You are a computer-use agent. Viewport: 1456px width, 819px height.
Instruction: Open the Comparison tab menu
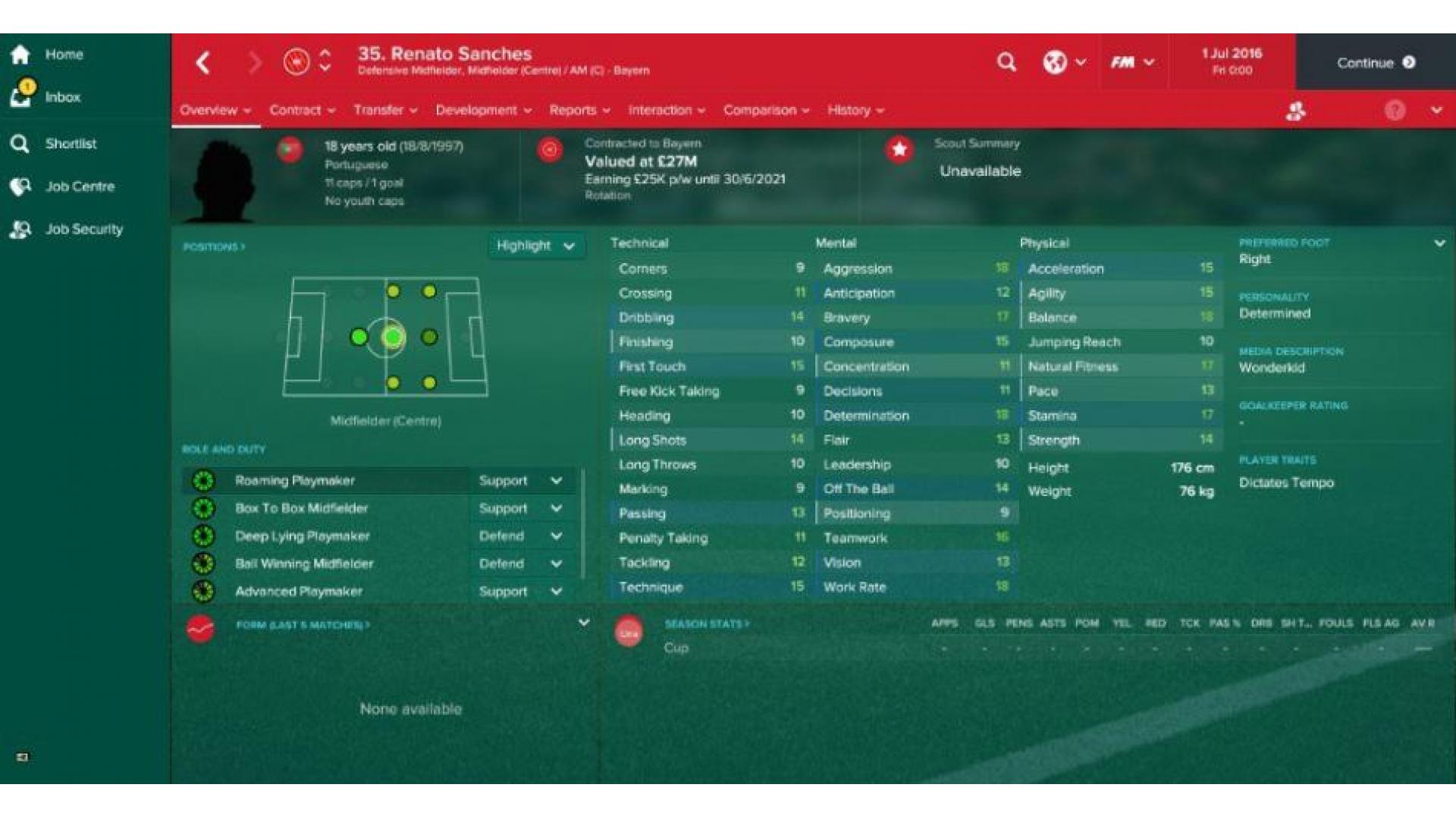tap(766, 111)
